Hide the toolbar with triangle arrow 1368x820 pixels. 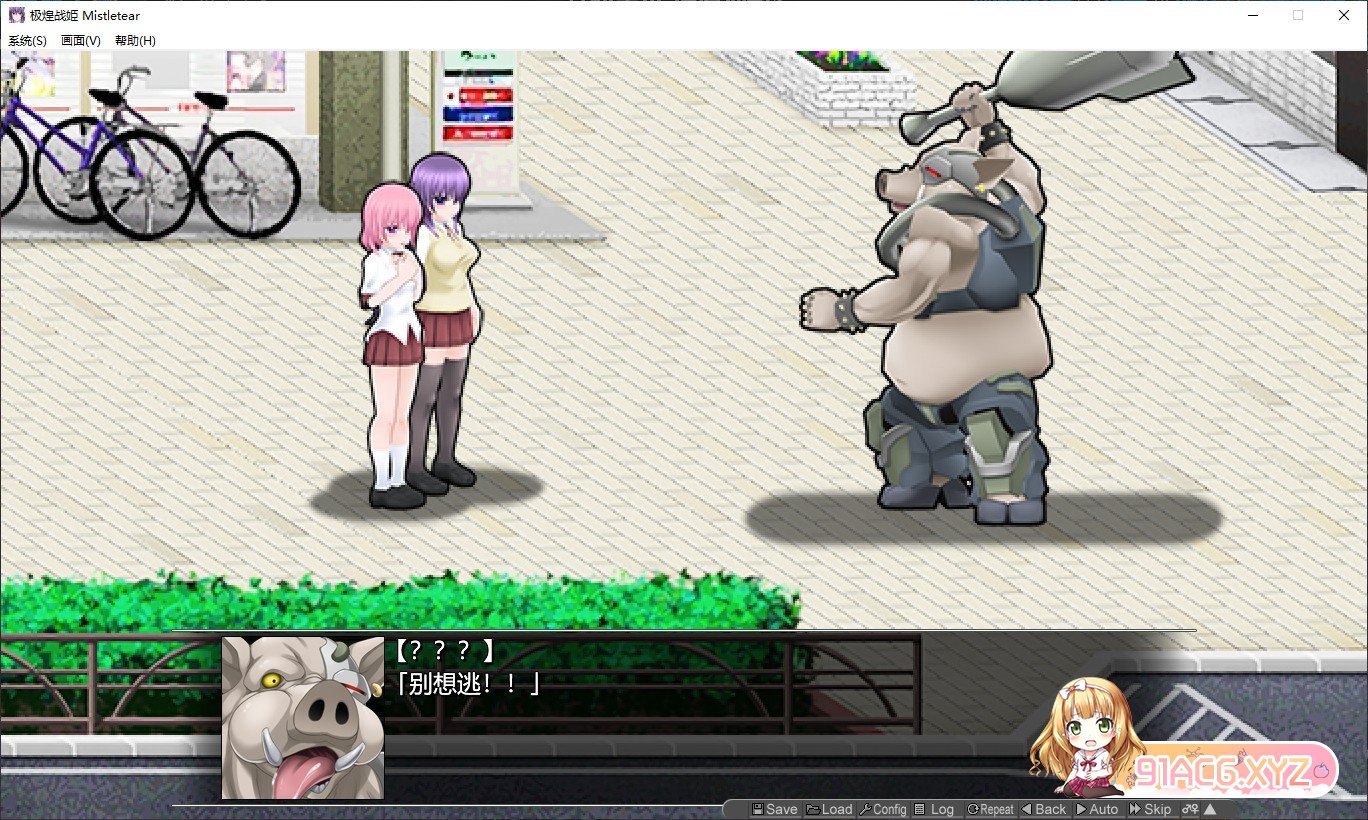(x=1210, y=809)
